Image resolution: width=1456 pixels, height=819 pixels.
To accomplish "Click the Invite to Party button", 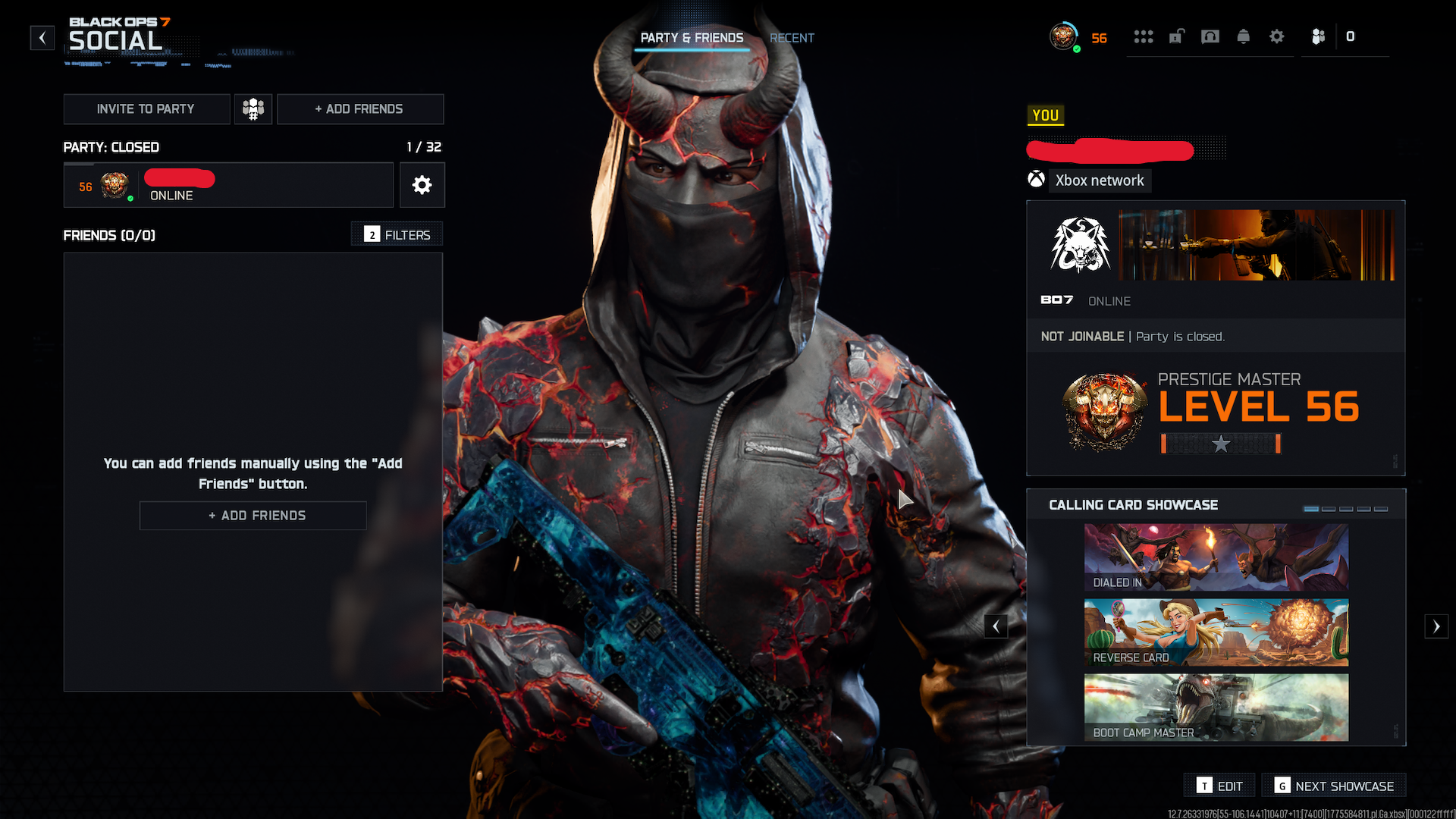I will pyautogui.click(x=146, y=109).
